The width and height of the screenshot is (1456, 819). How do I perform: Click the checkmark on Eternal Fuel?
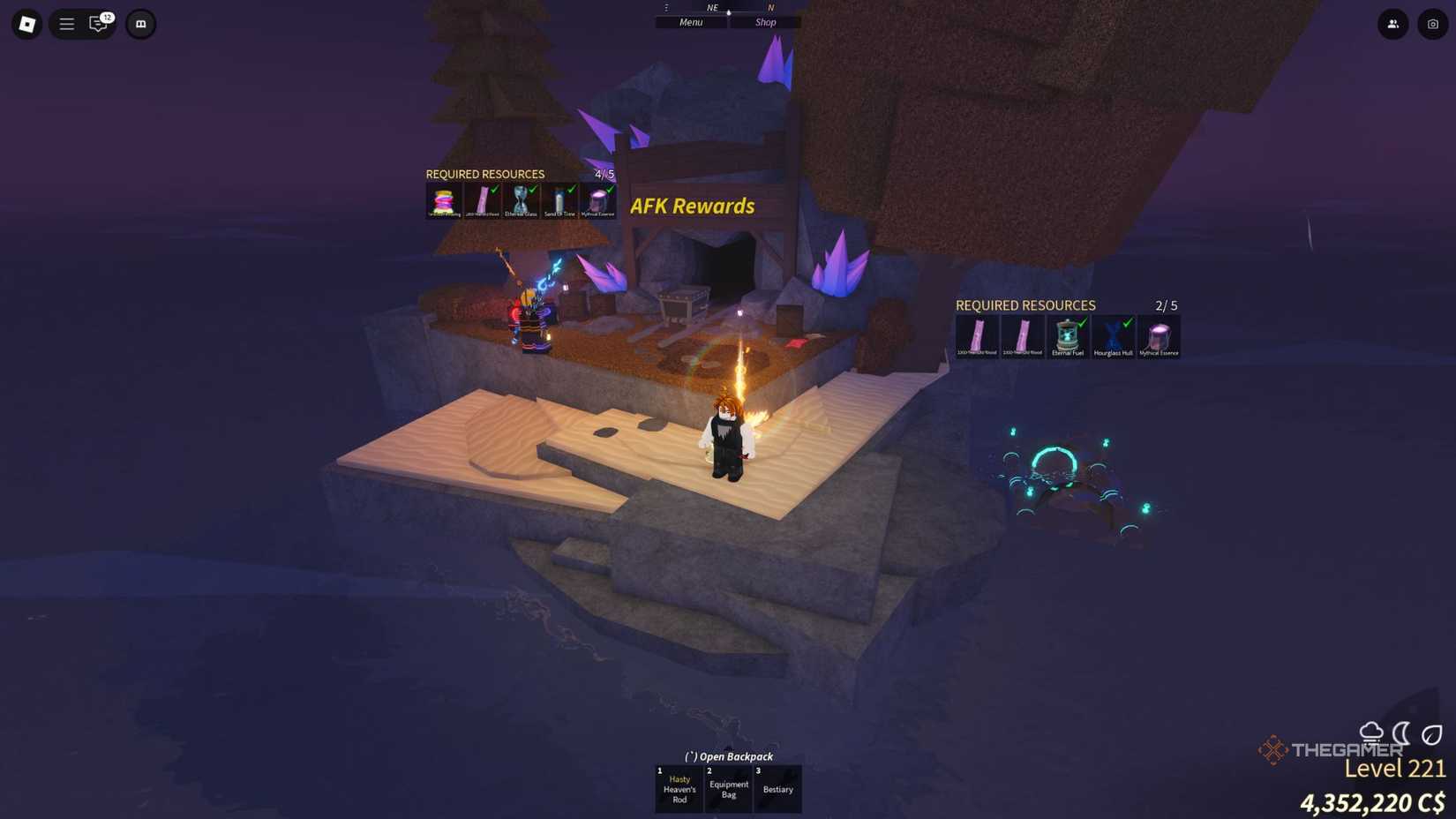point(1081,323)
